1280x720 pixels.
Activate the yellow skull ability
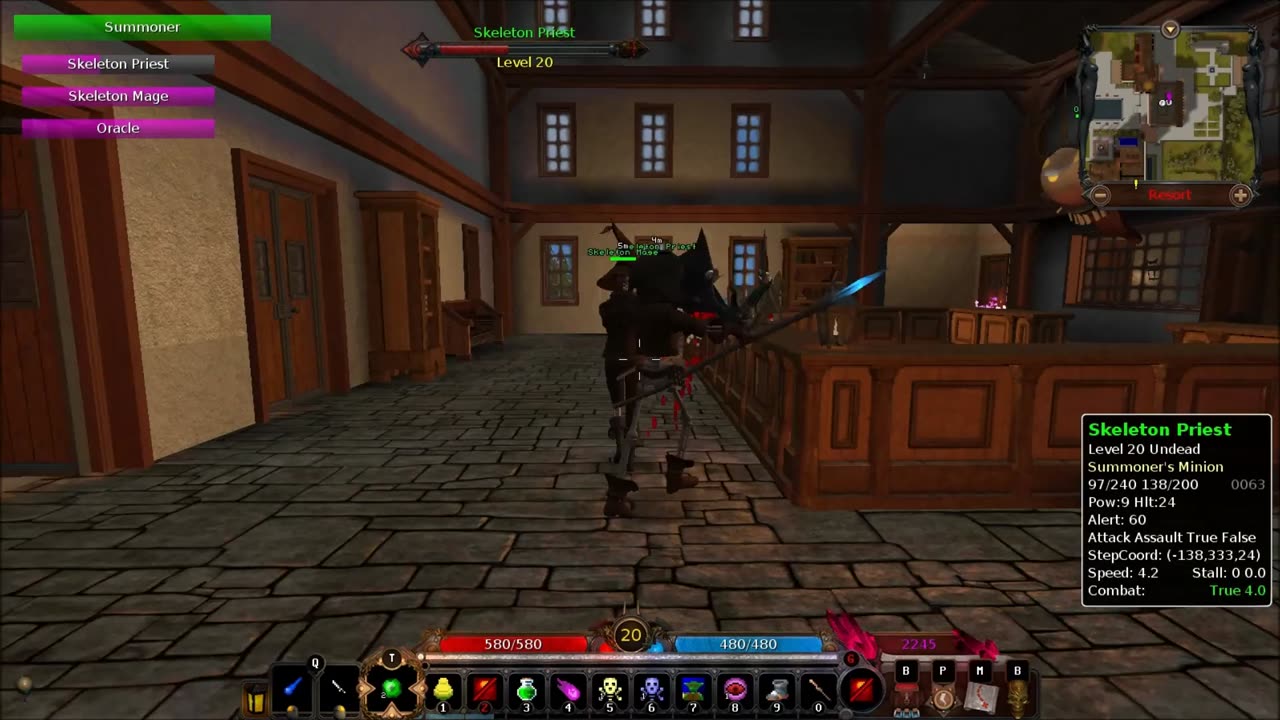coord(610,689)
